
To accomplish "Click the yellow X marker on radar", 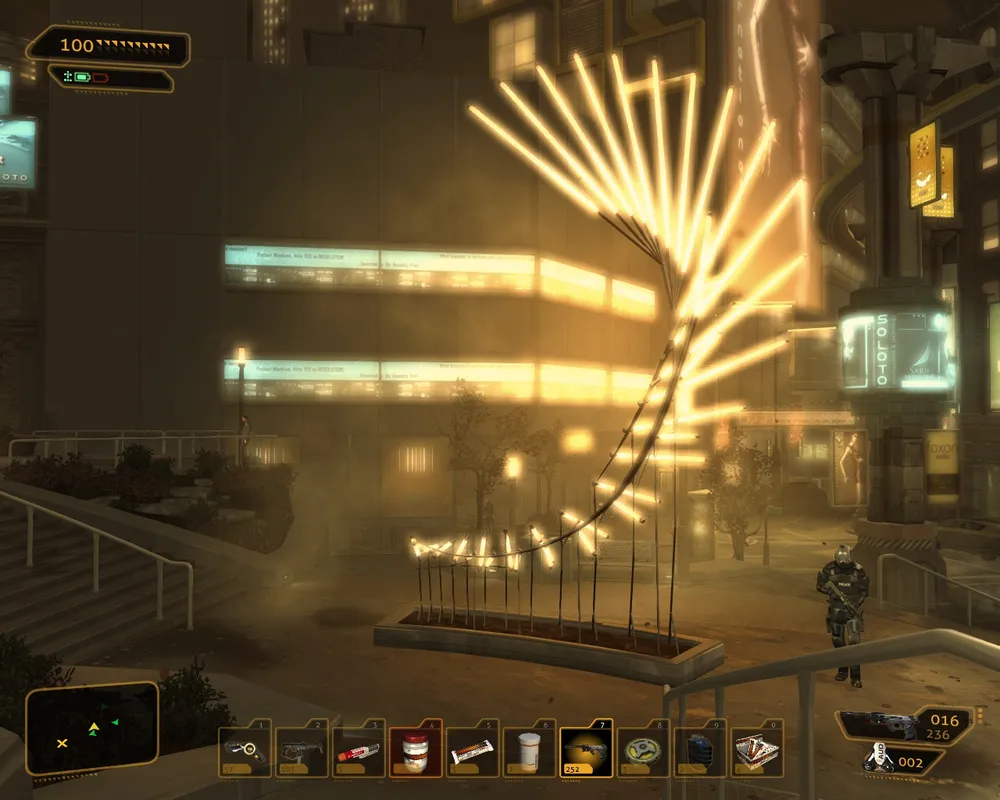I will coord(62,743).
